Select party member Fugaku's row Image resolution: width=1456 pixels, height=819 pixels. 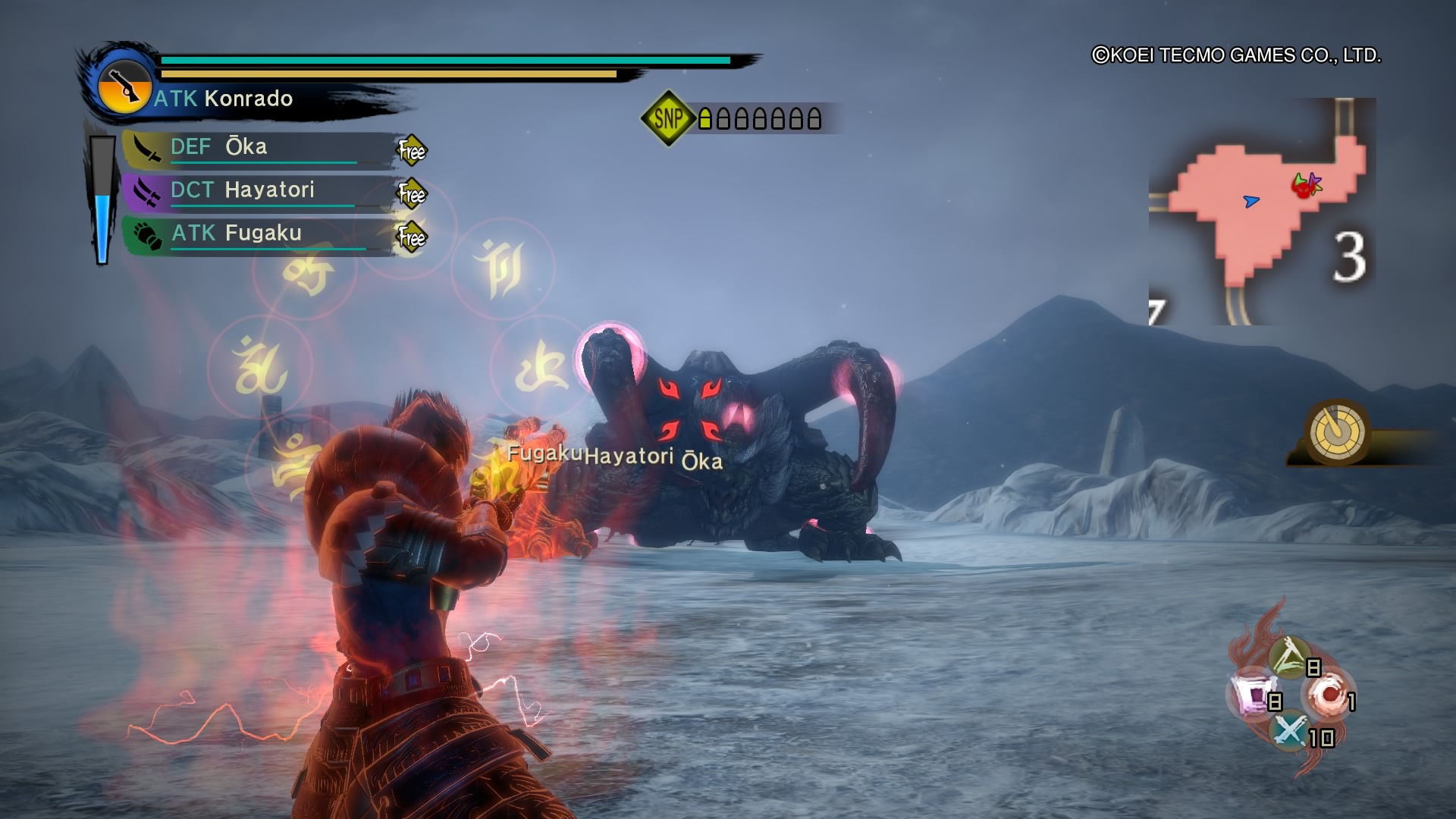tap(258, 234)
